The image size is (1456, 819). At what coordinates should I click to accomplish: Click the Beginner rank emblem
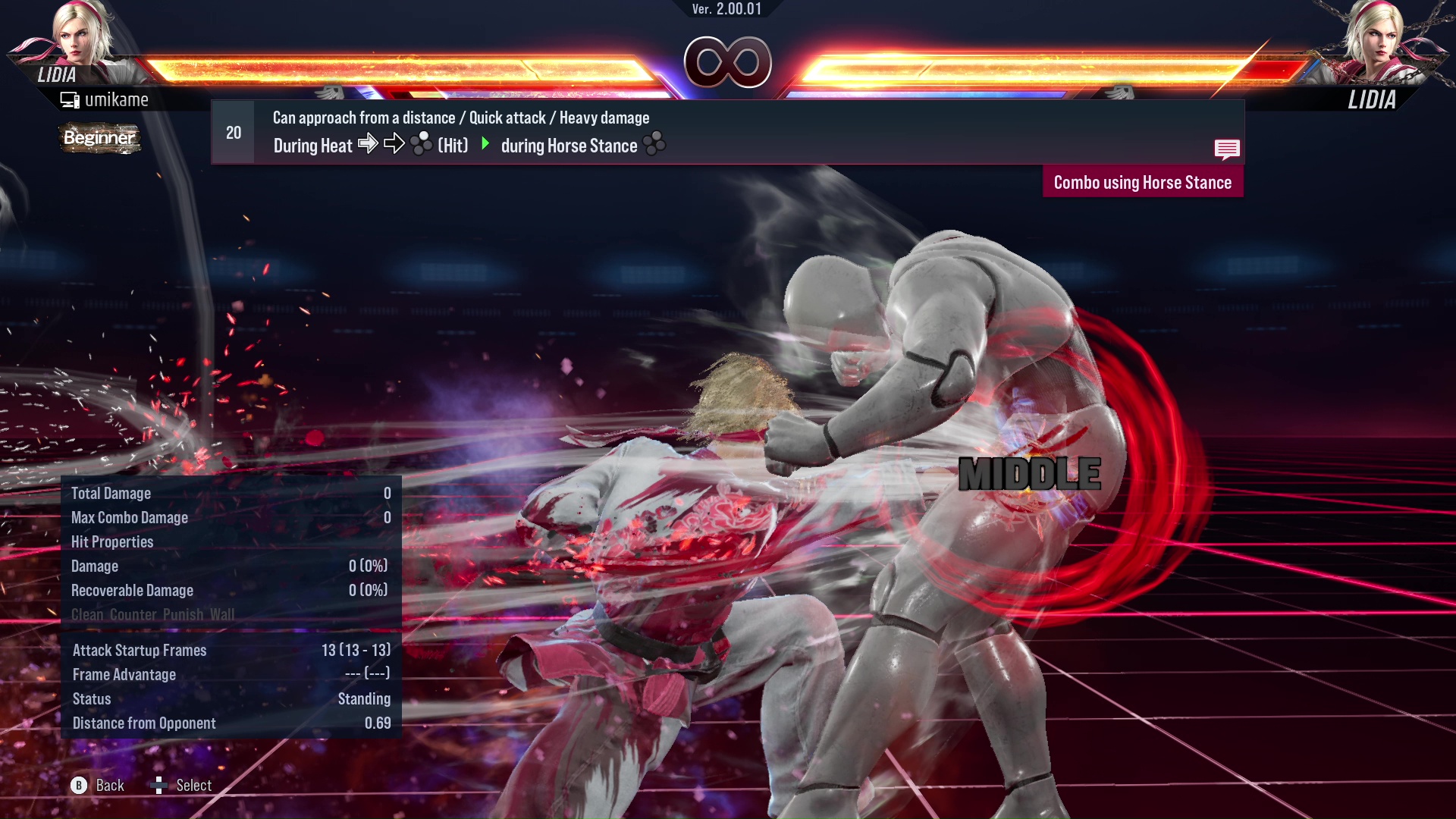coord(99,139)
